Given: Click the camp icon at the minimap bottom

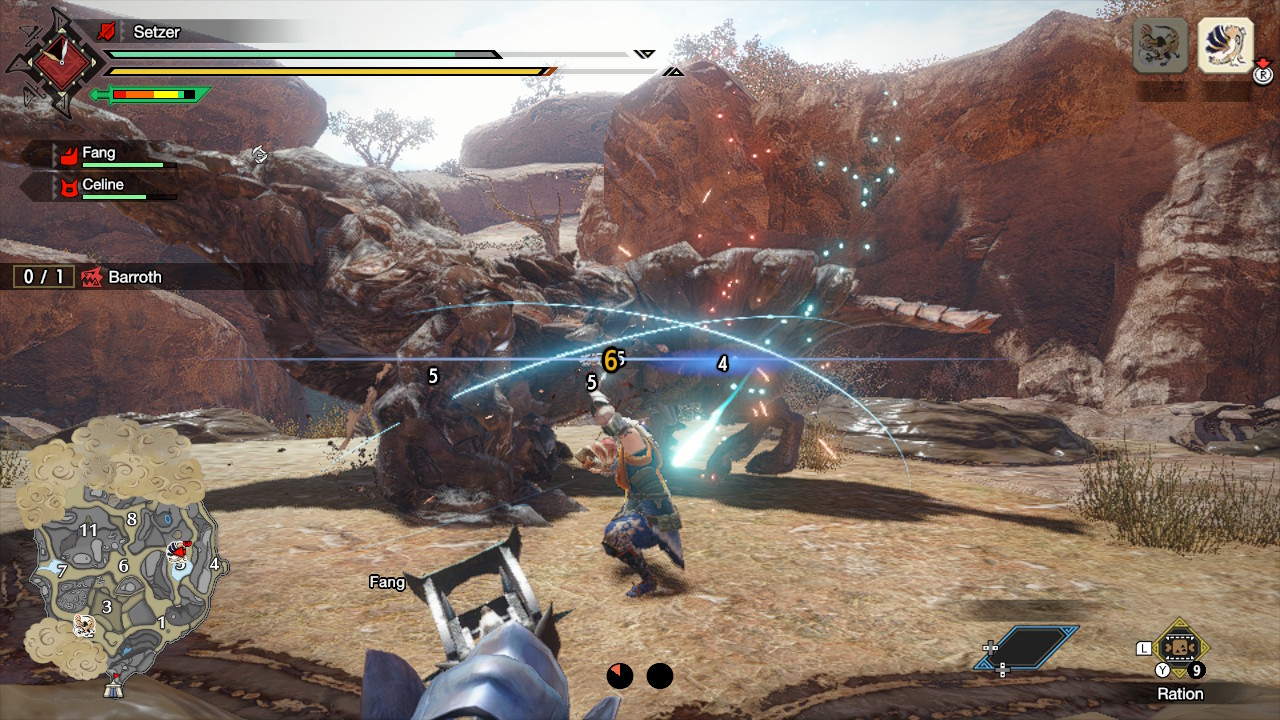Looking at the screenshot, I should point(113,690).
